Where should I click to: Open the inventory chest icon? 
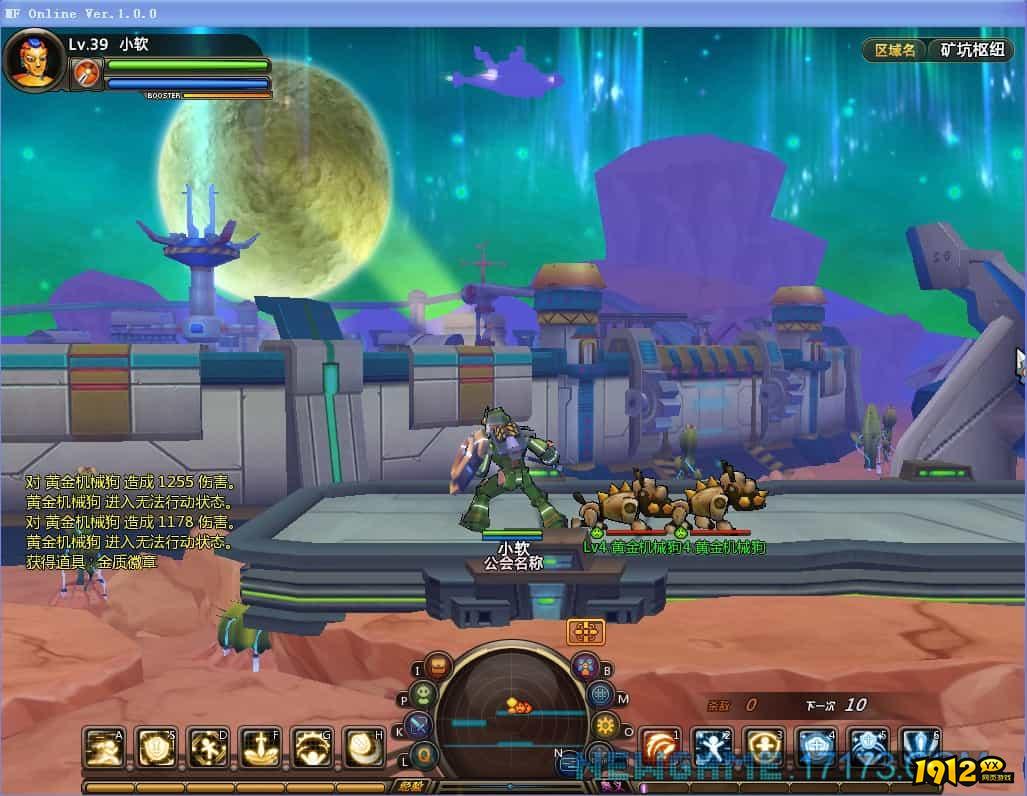(x=438, y=667)
